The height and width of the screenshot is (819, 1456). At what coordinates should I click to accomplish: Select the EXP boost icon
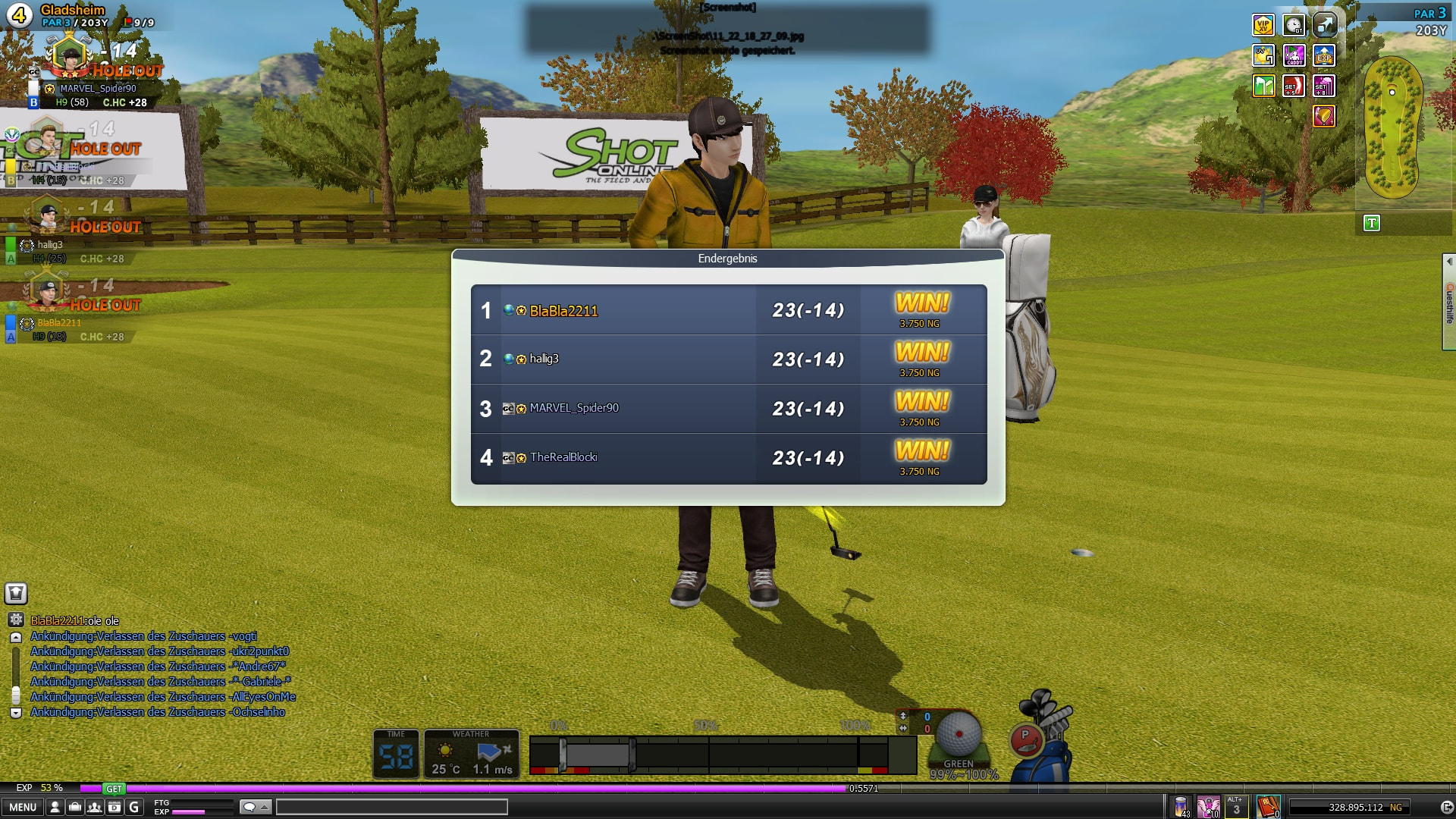[x=1324, y=55]
